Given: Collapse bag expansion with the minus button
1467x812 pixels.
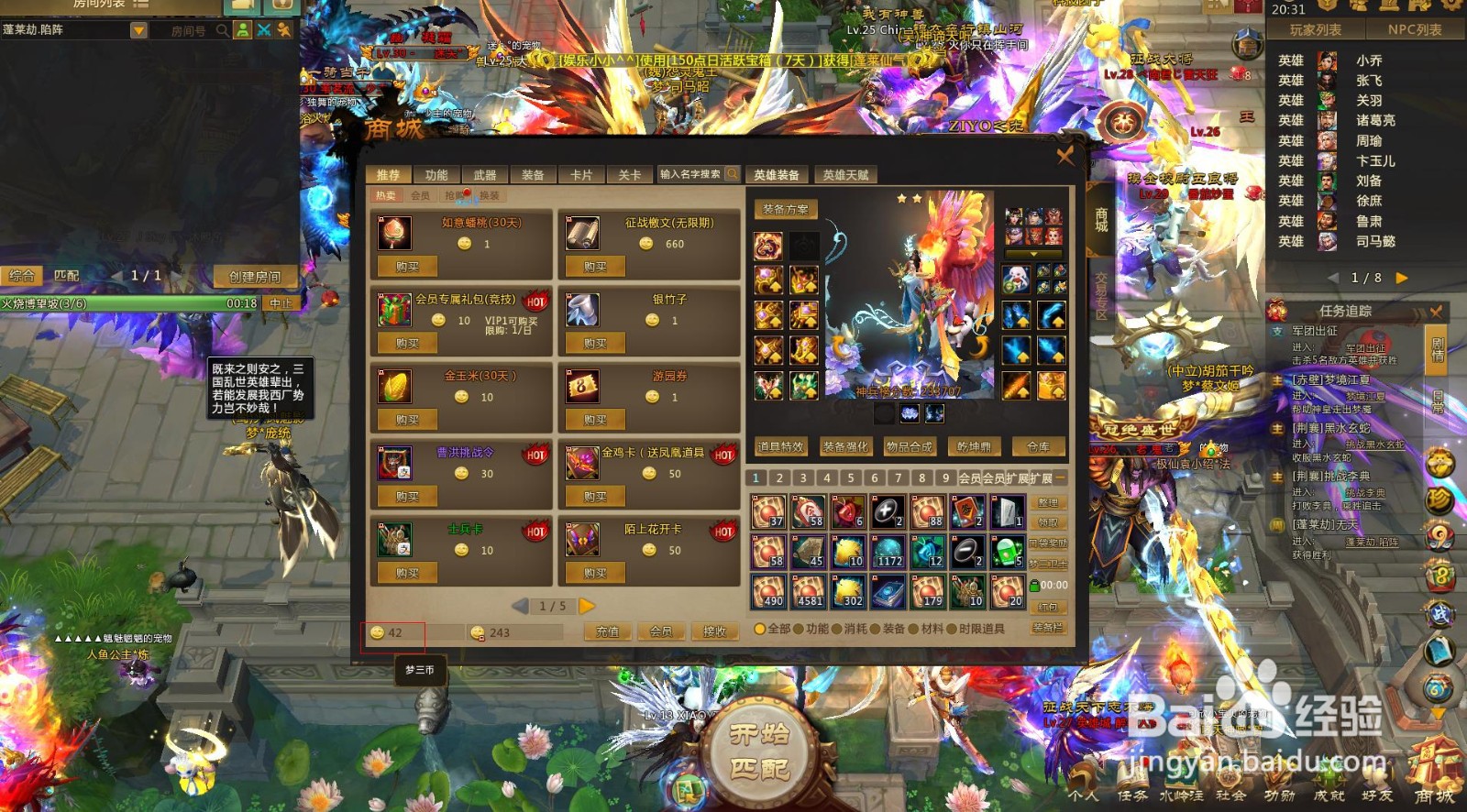Looking at the screenshot, I should point(1059,477).
